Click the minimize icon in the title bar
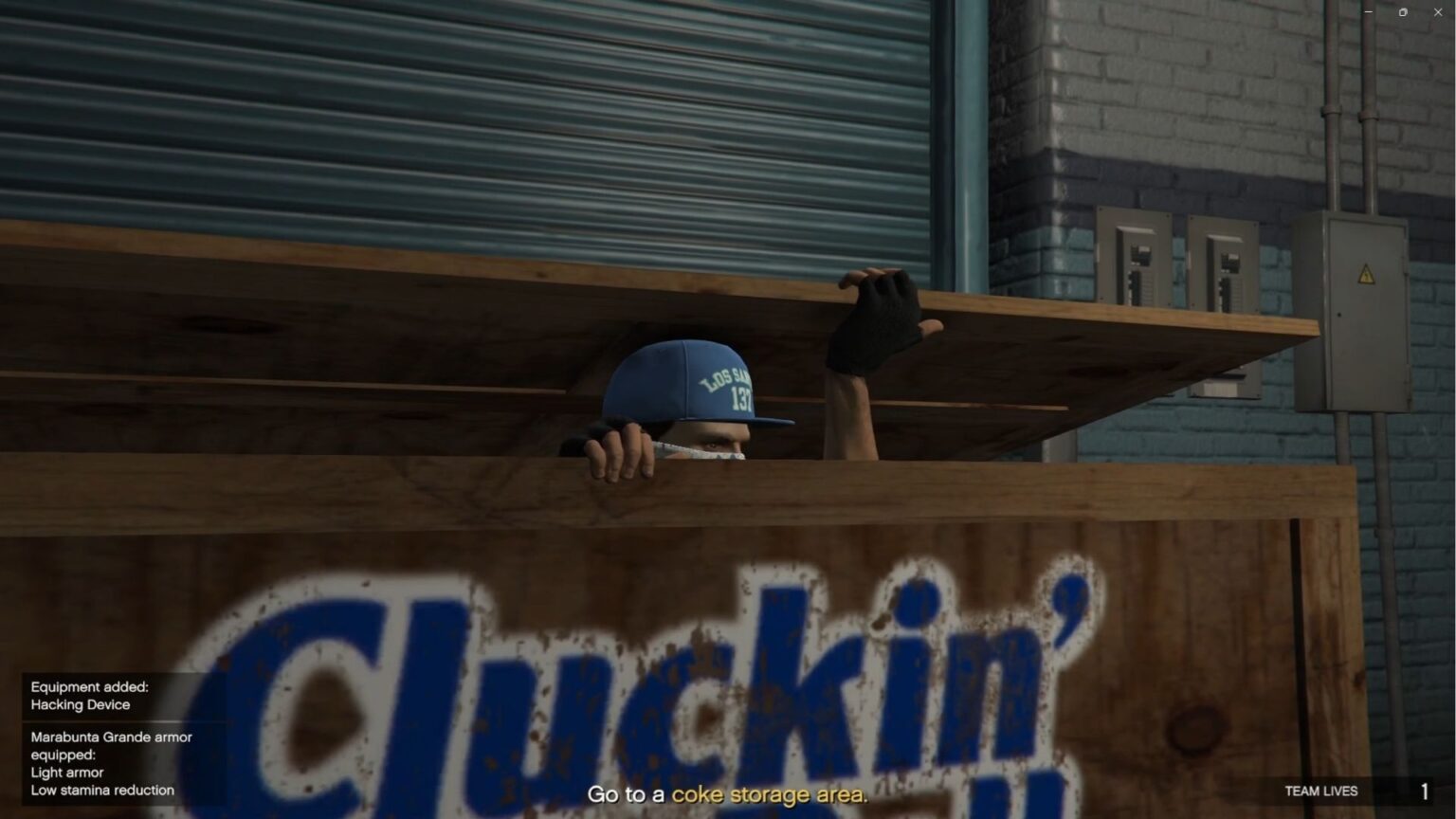The height and width of the screenshot is (819, 1456). (1368, 12)
